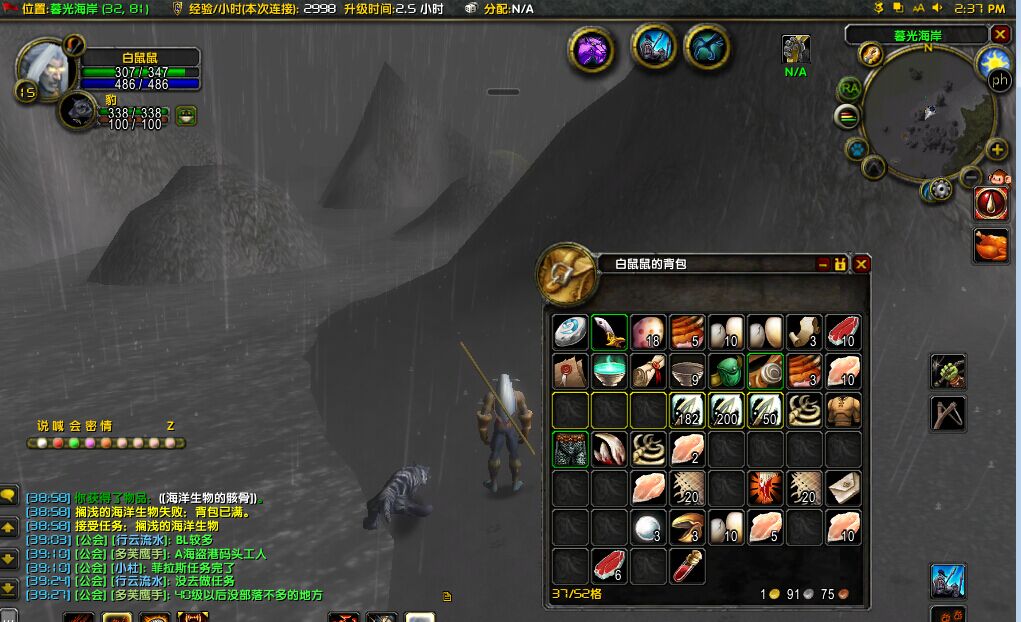Click the player character portrait
This screenshot has height=622, width=1021.
click(45, 67)
